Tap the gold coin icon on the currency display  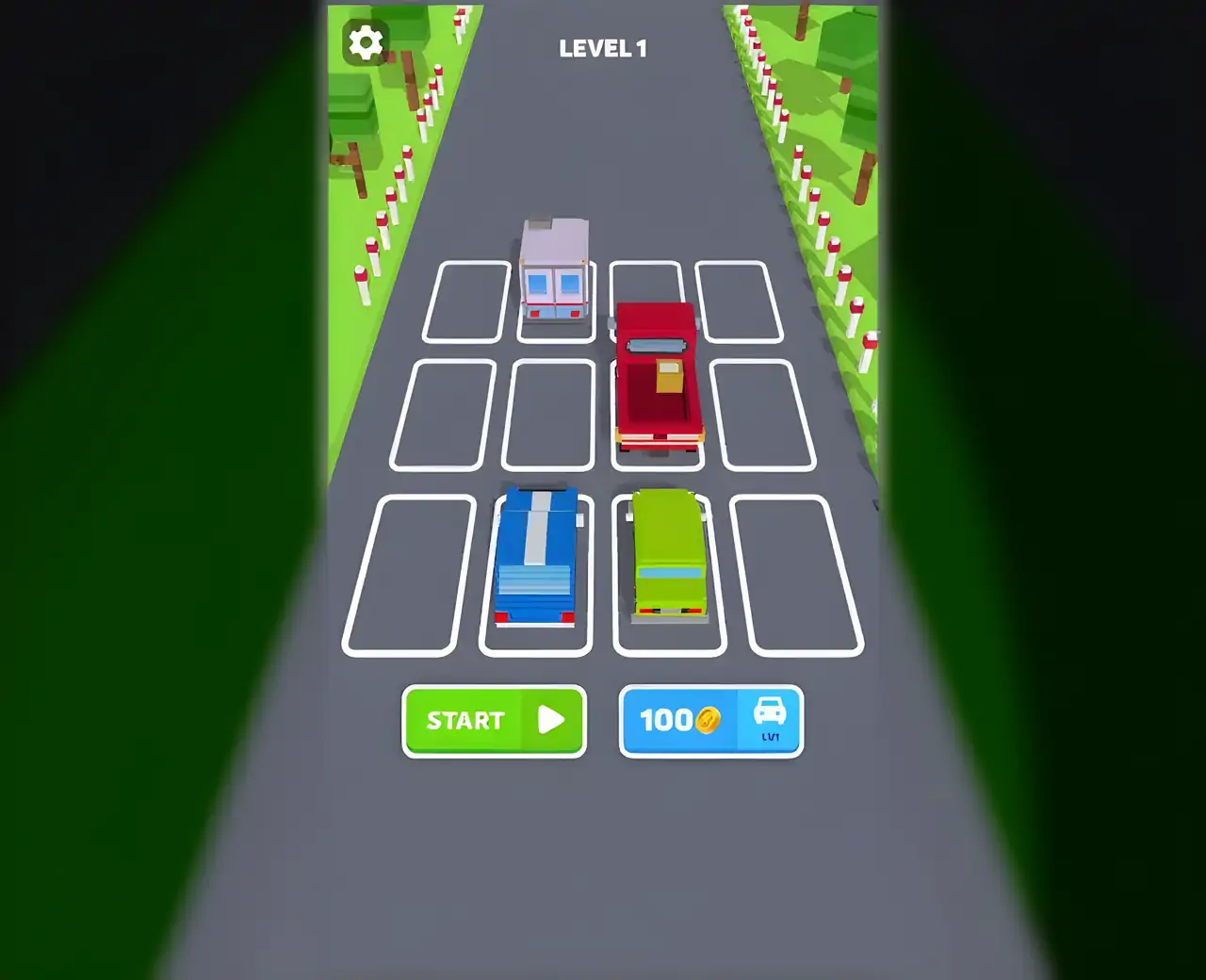[707, 721]
